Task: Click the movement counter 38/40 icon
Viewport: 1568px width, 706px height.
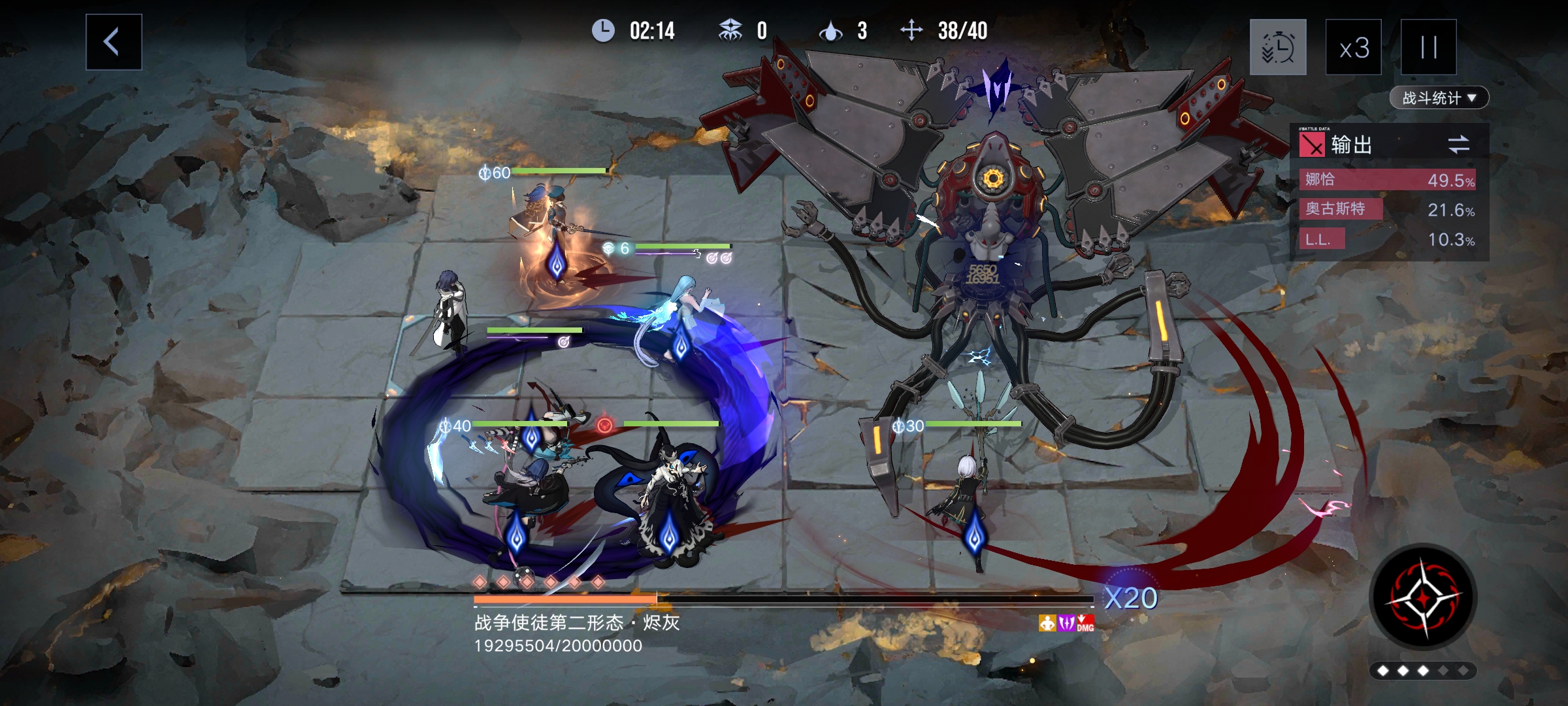Action: point(910,29)
